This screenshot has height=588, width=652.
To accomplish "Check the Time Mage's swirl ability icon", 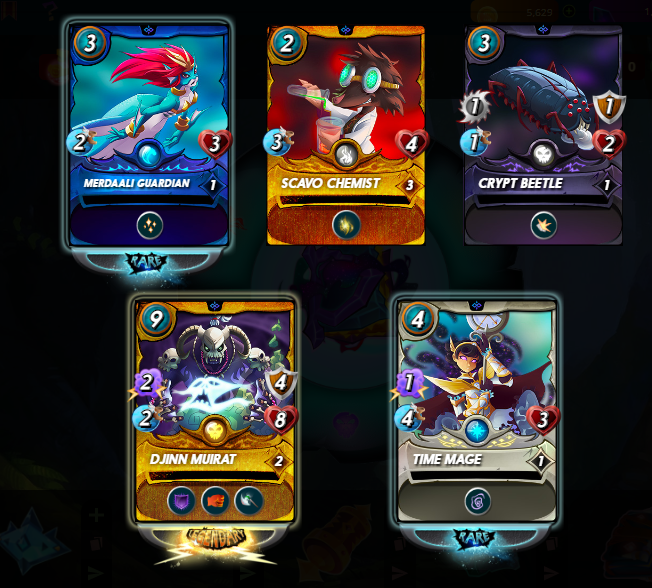I will (476, 498).
